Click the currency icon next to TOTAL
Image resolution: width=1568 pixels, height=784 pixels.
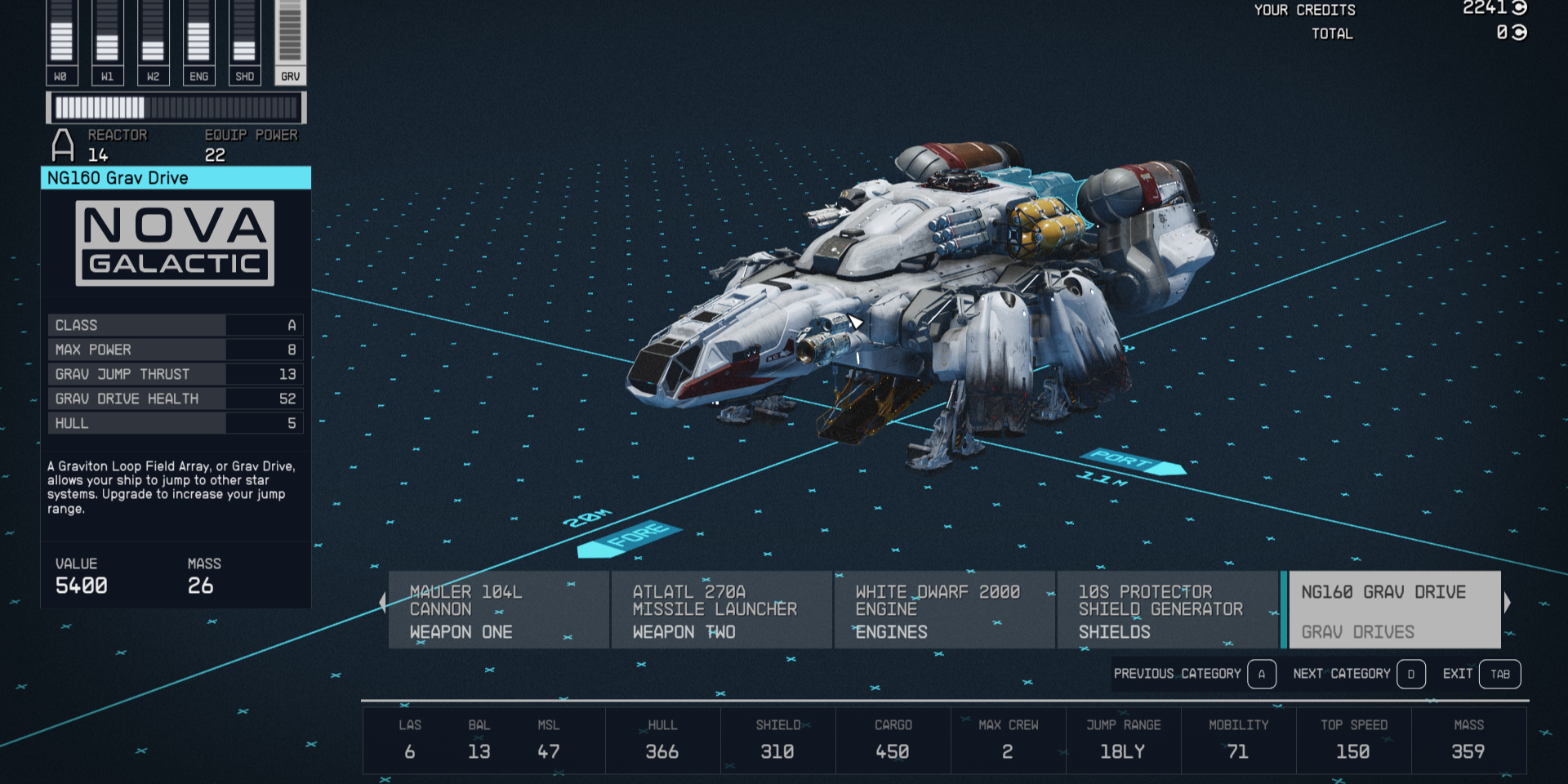(1521, 33)
